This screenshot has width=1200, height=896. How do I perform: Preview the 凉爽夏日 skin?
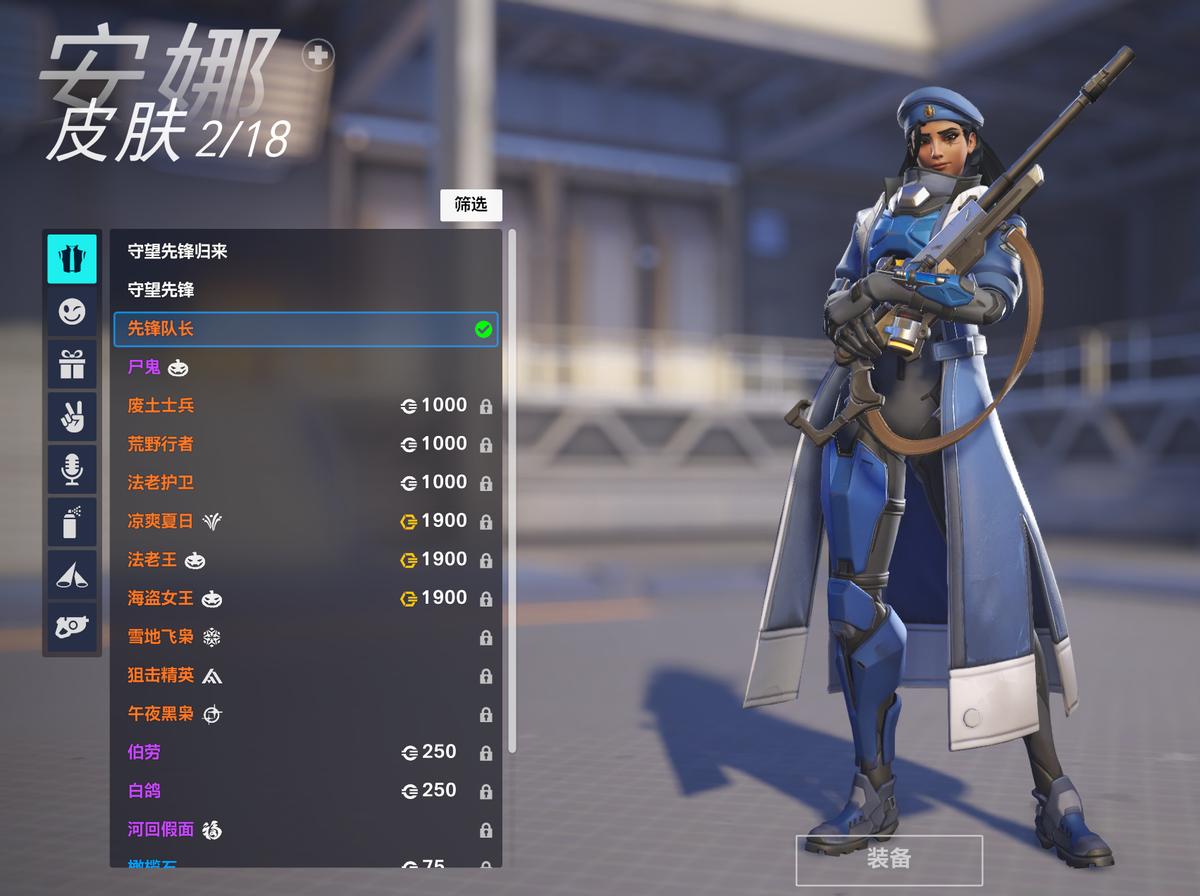coord(161,521)
